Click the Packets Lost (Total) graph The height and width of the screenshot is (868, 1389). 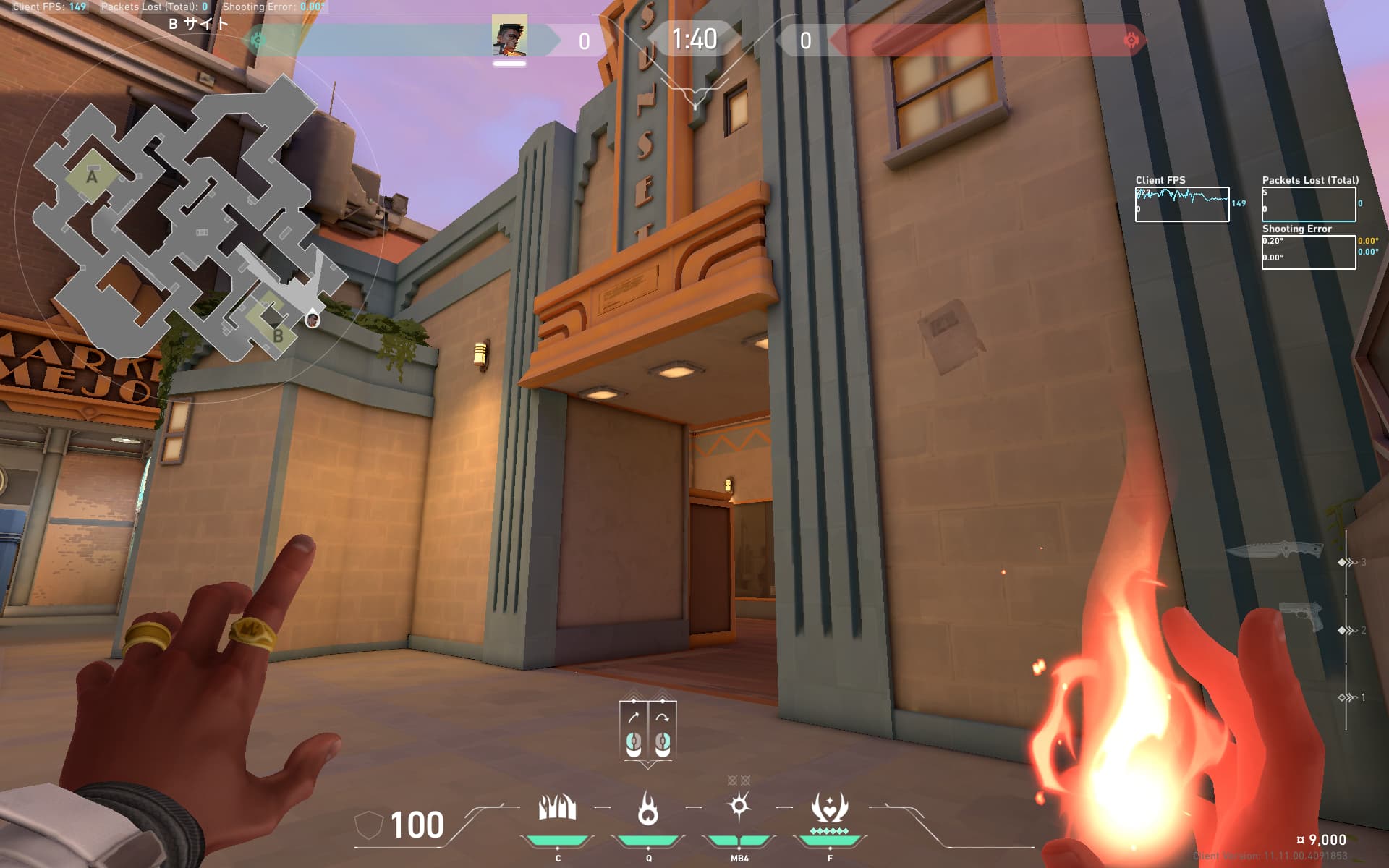1308,204
